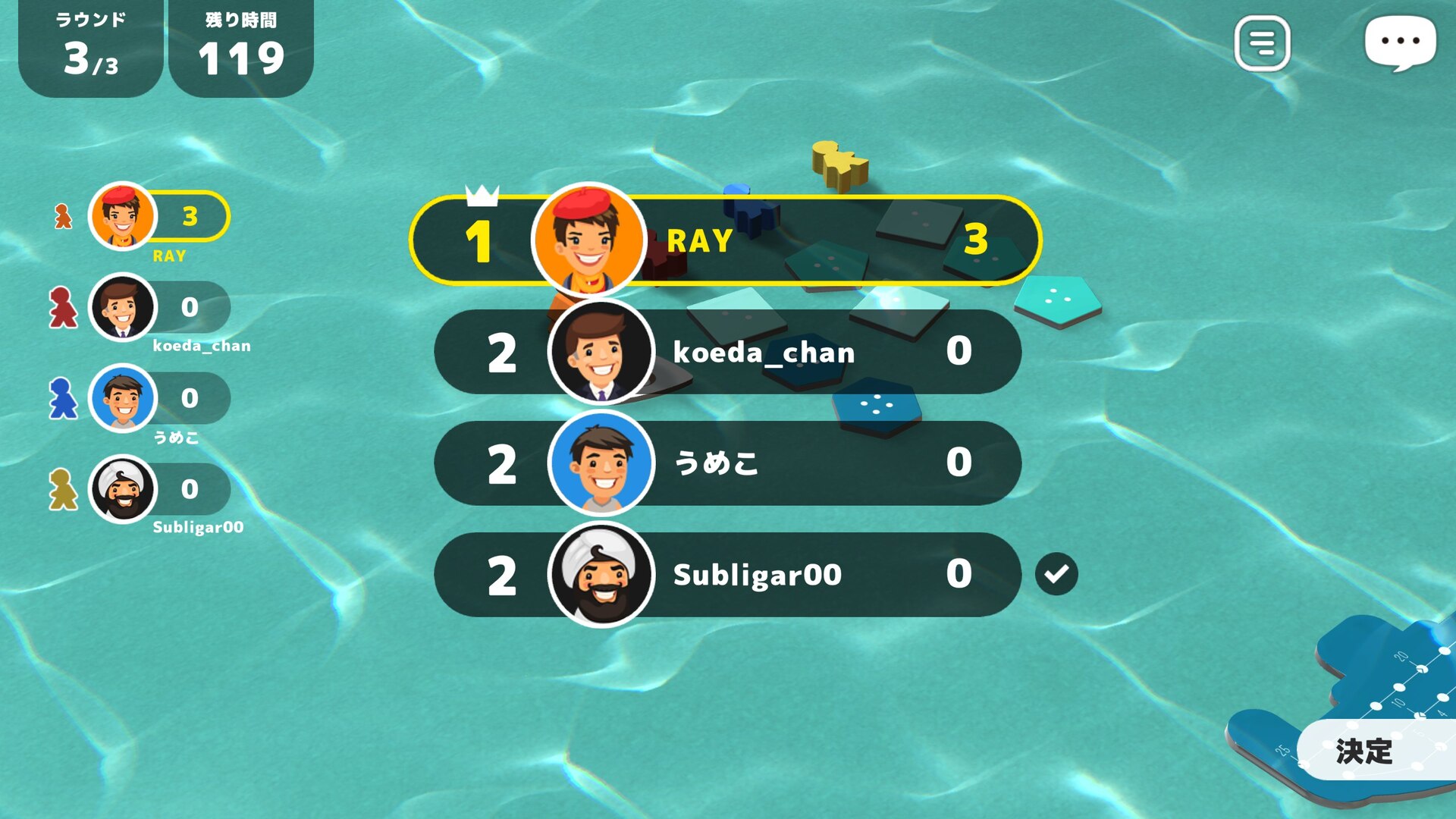Open the menu list icon
This screenshot has width=1456, height=819.
pyautogui.click(x=1262, y=43)
